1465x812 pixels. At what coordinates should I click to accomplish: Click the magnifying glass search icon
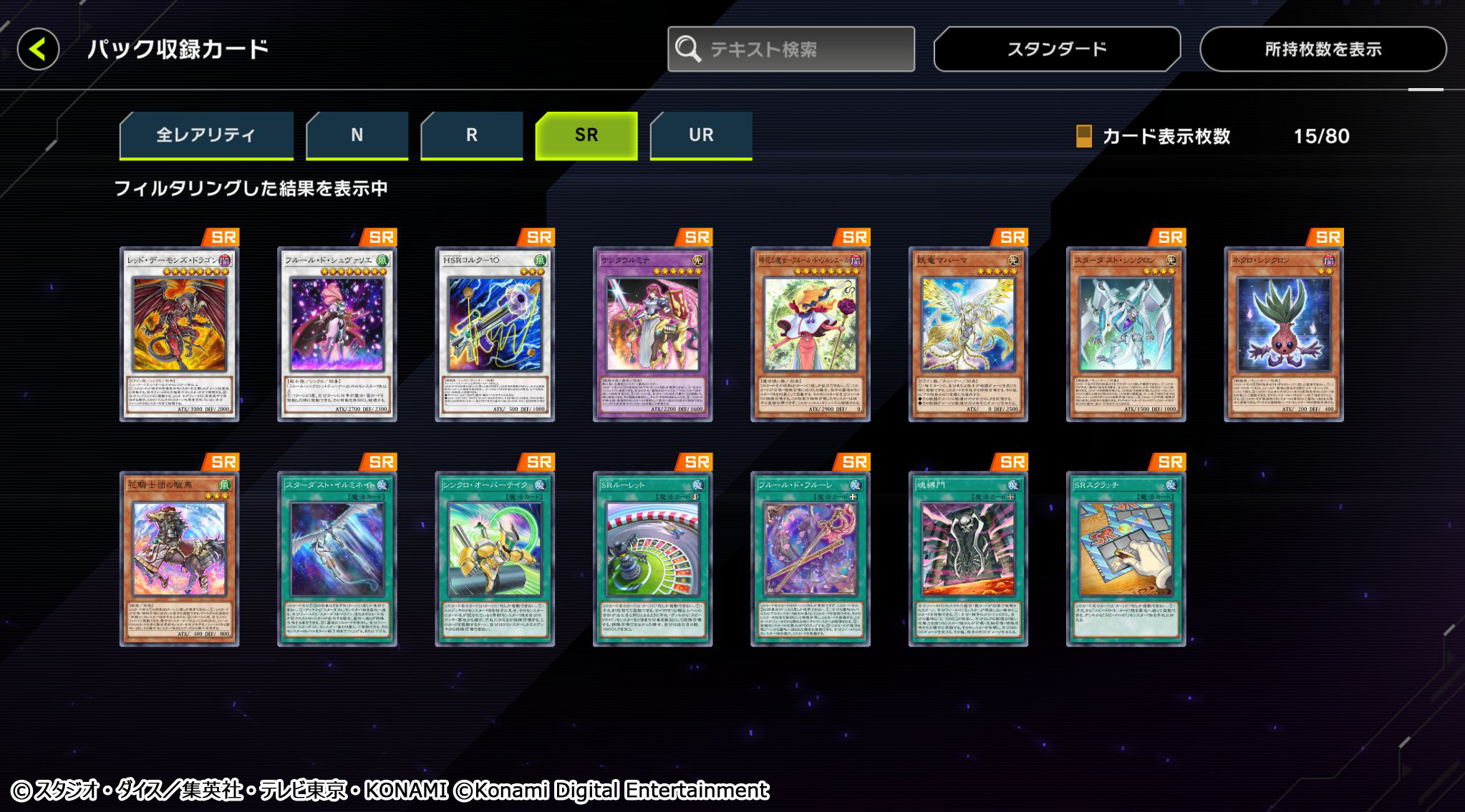tap(689, 47)
